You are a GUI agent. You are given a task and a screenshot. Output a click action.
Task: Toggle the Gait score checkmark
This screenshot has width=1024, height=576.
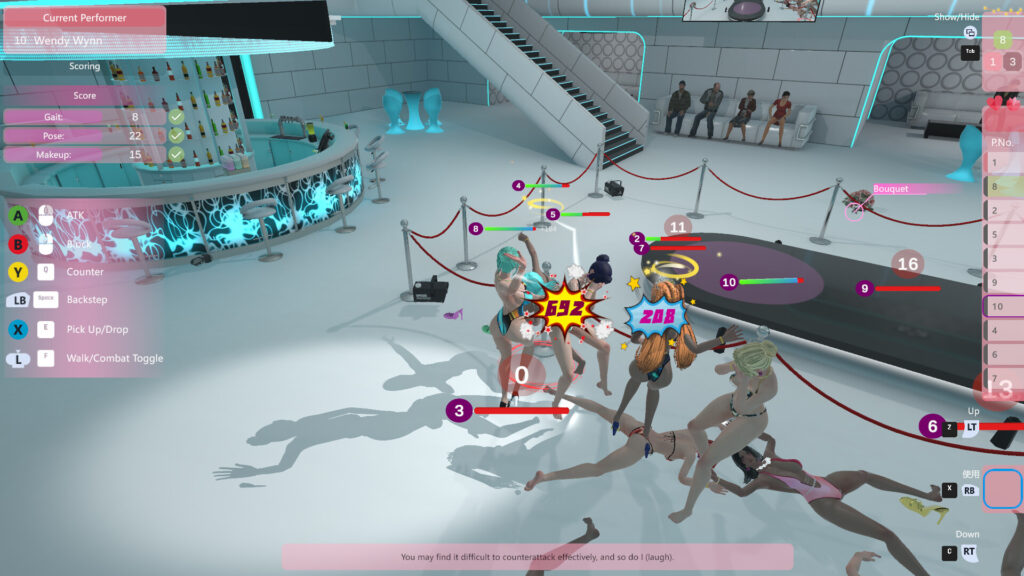tap(176, 116)
